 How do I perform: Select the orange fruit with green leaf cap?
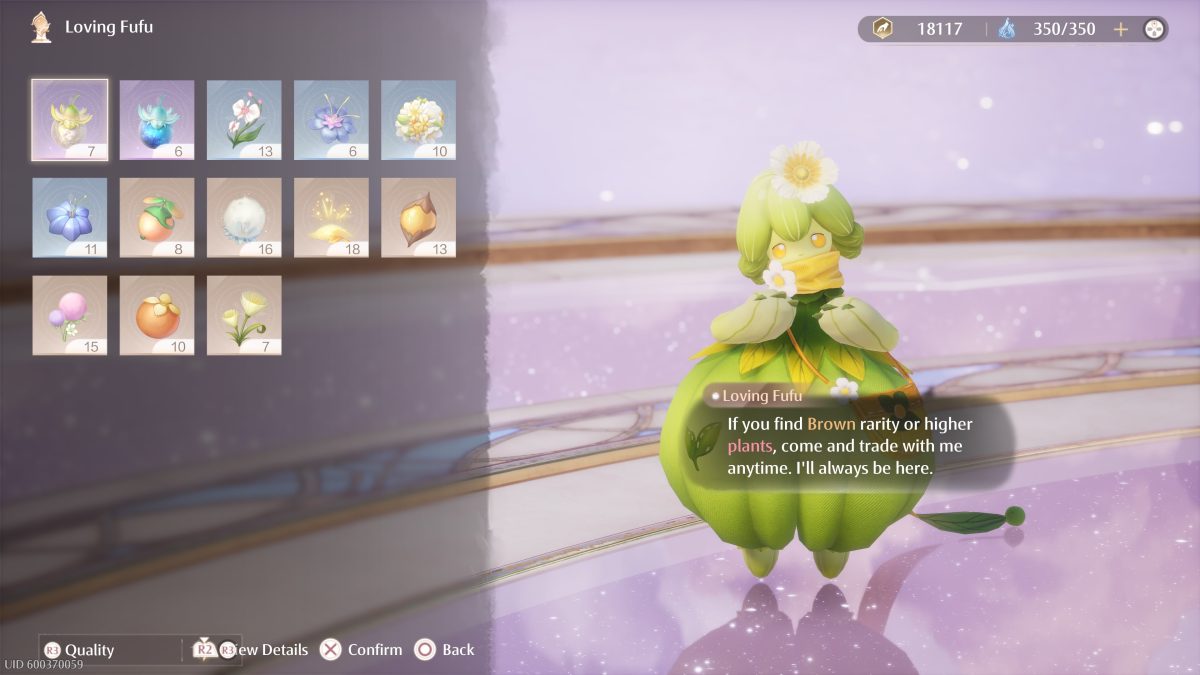click(156, 217)
